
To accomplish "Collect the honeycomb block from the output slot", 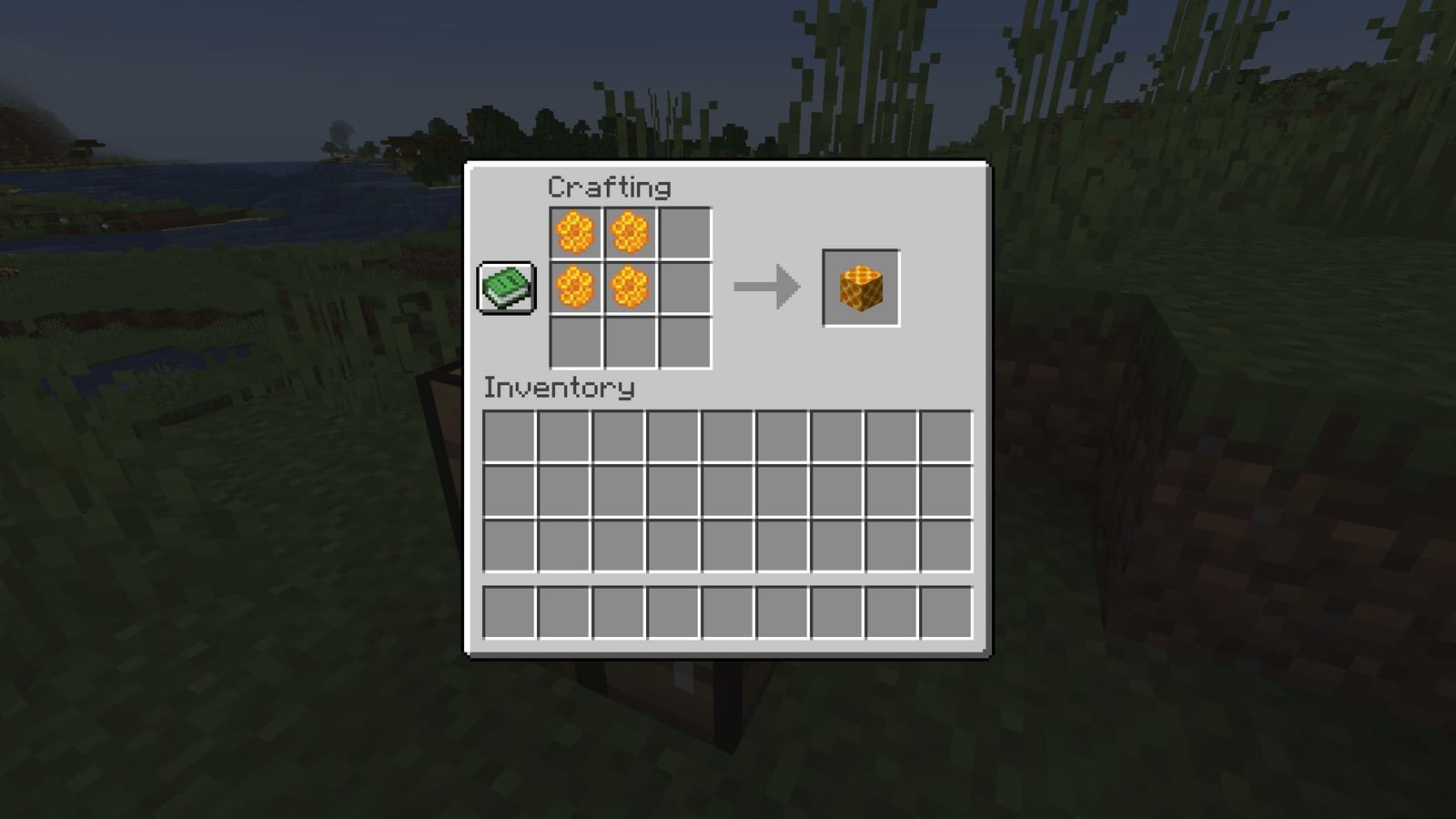I will click(859, 288).
